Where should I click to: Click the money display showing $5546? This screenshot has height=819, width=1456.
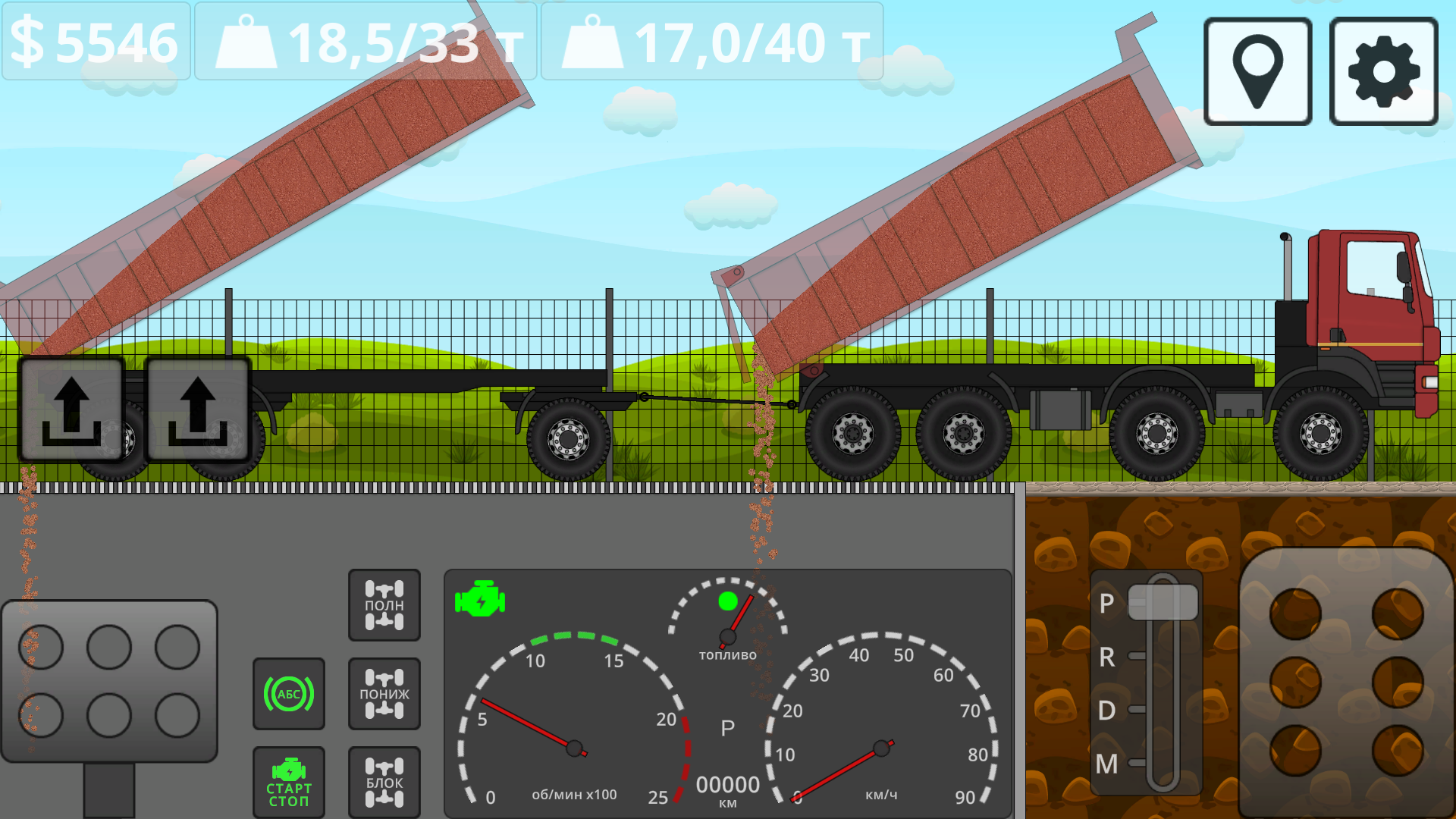(x=95, y=42)
